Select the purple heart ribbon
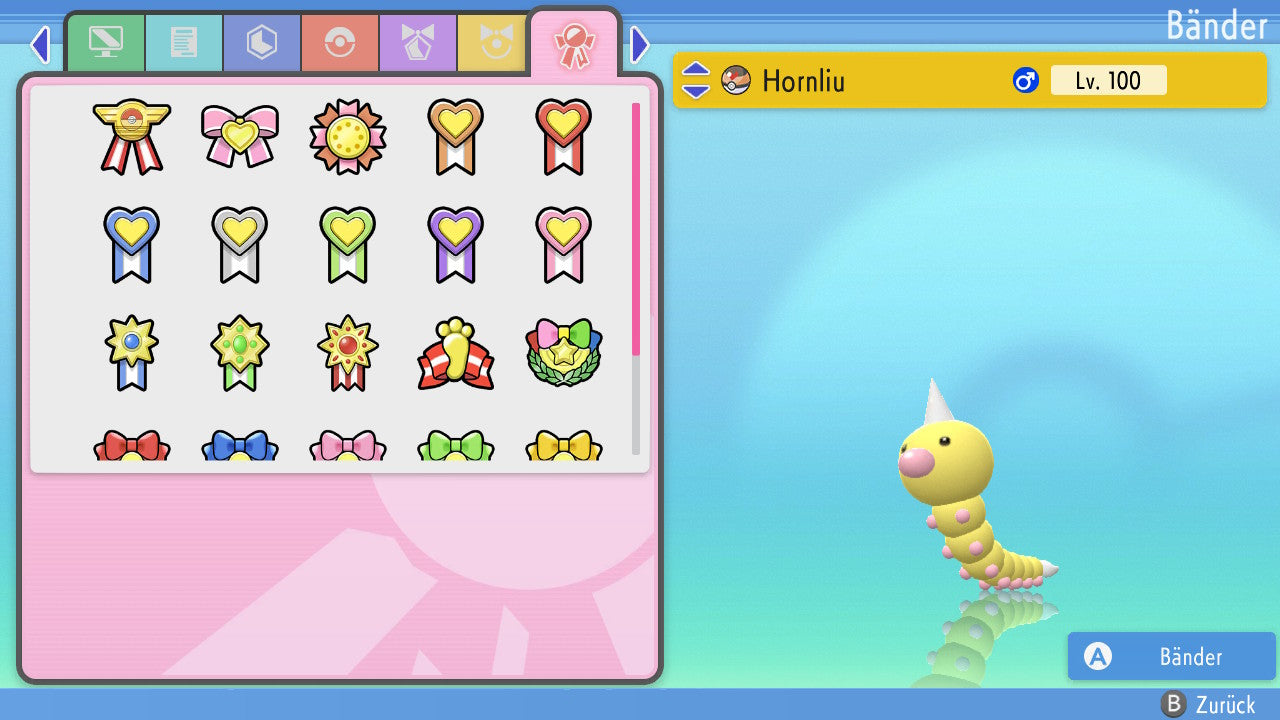 point(455,244)
